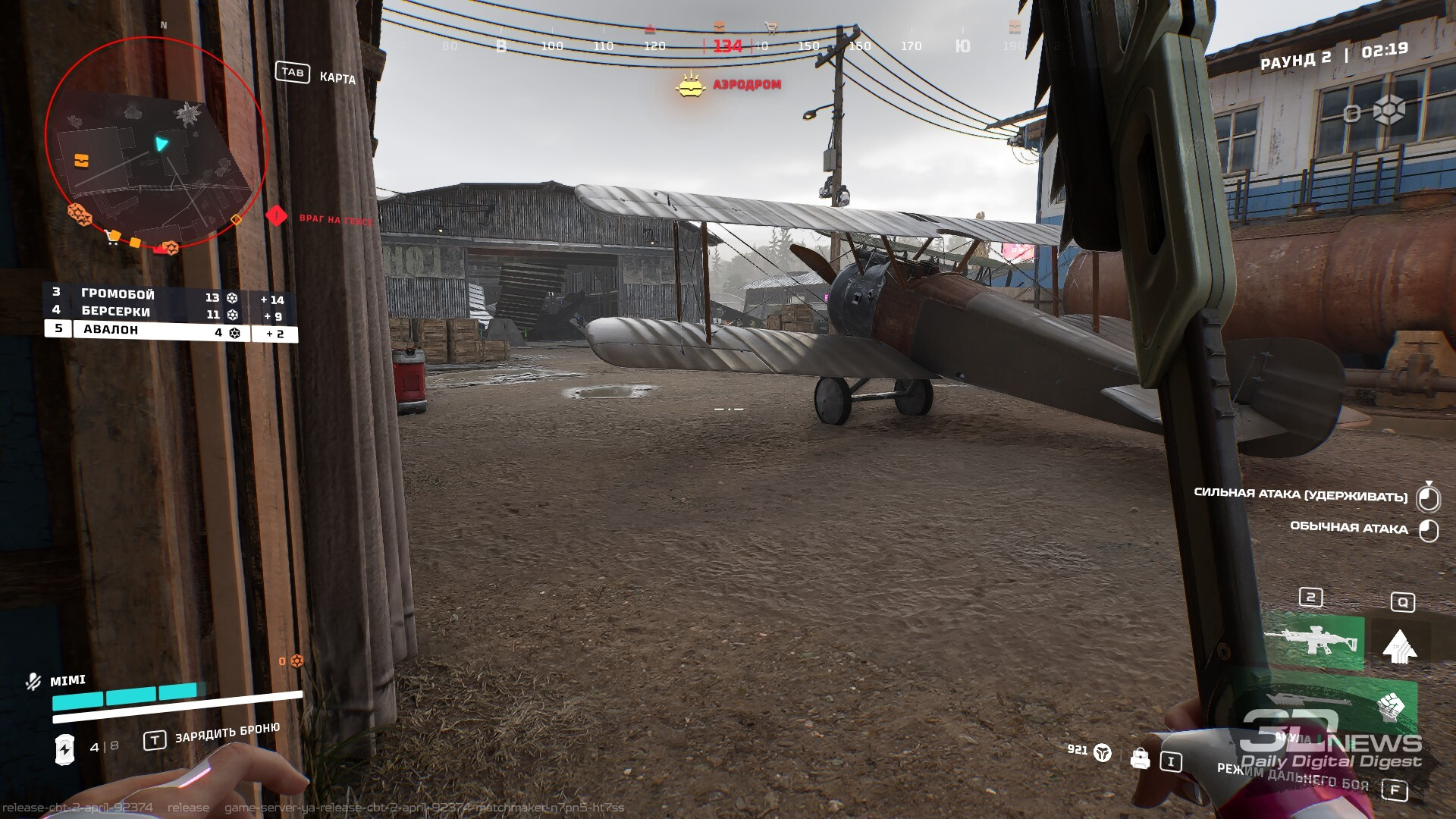Click the 921 currency emblem icon
The image size is (1456, 819).
(x=1103, y=752)
